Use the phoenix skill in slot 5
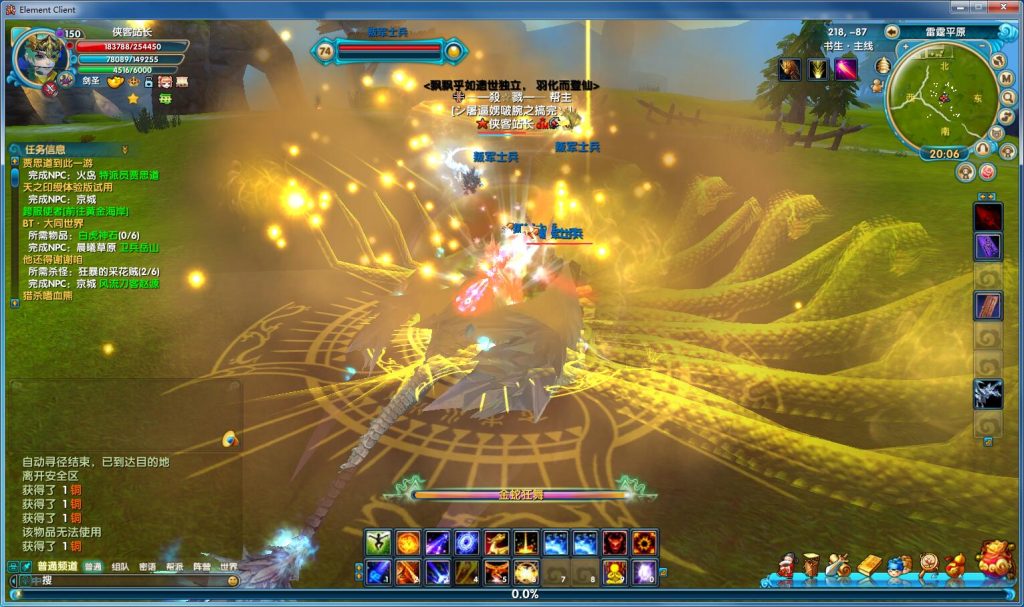Viewport: 1024px width, 607px height. (498, 573)
